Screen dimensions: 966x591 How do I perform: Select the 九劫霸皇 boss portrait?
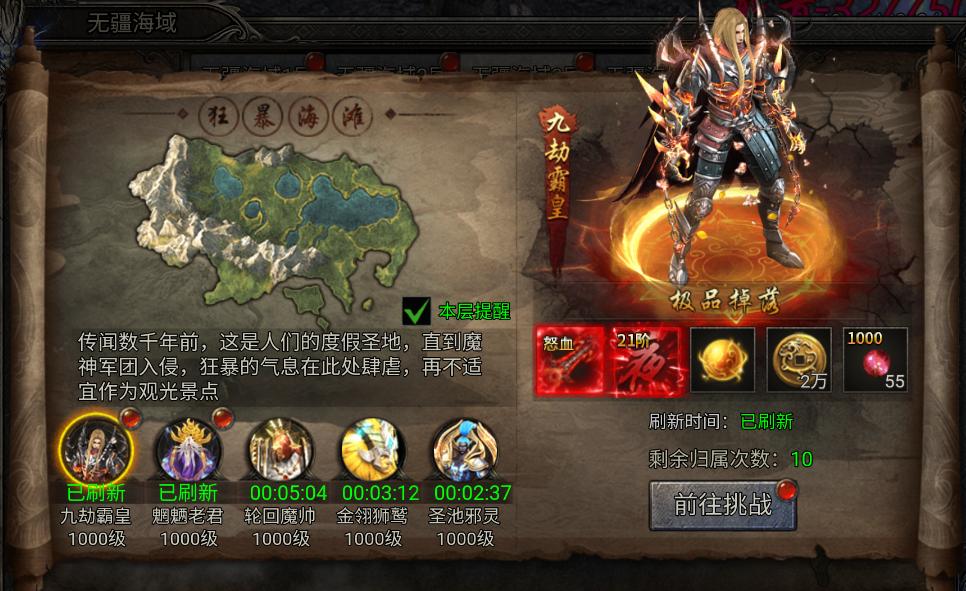95,447
